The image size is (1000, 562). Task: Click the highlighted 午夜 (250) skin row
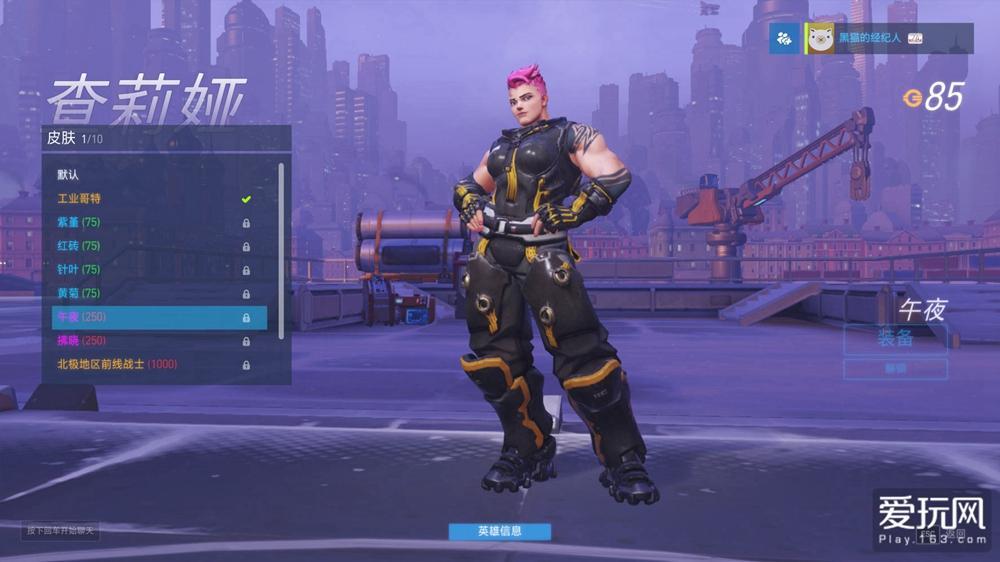(158, 317)
